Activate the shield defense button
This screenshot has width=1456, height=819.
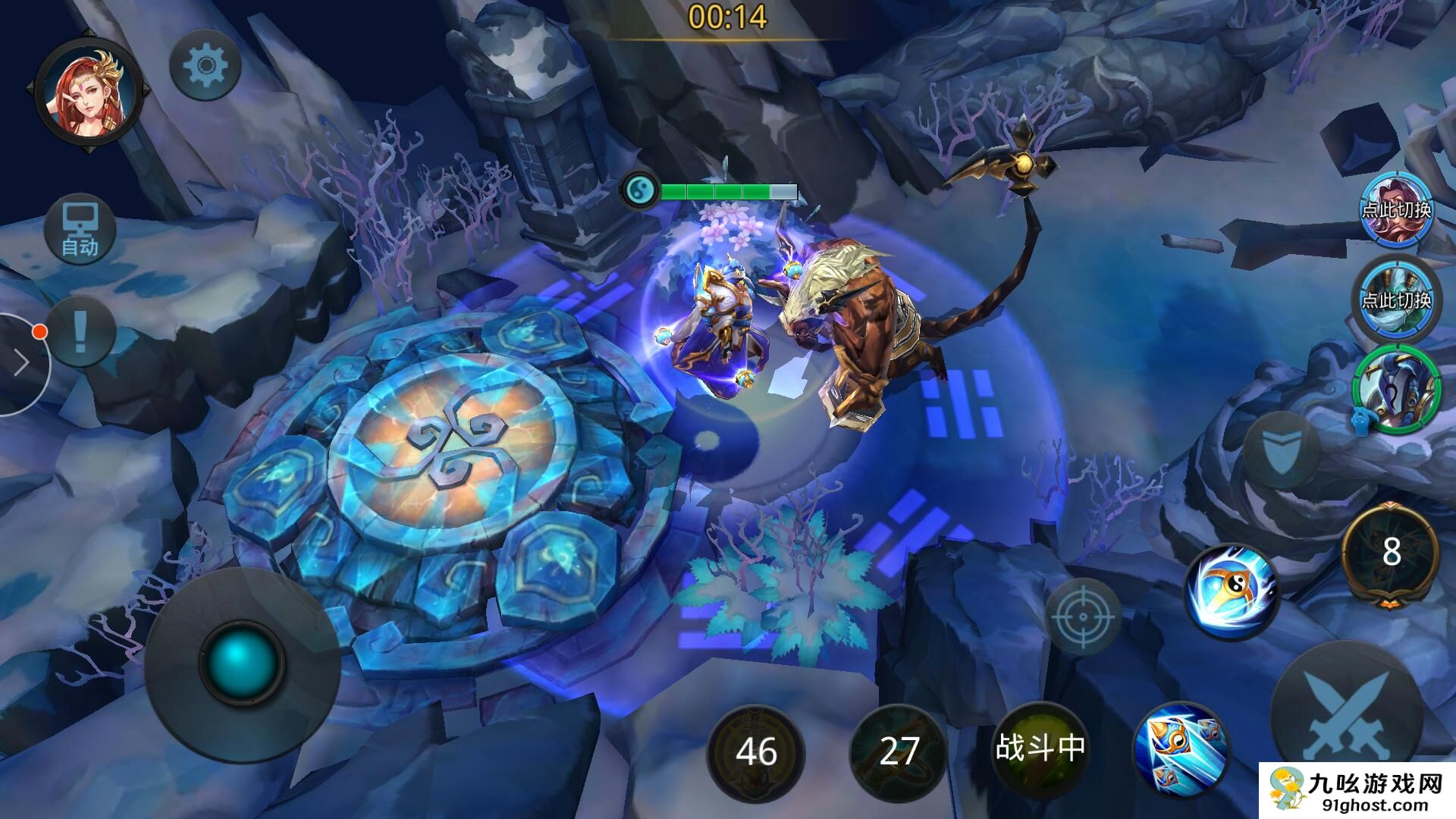pos(1281,450)
